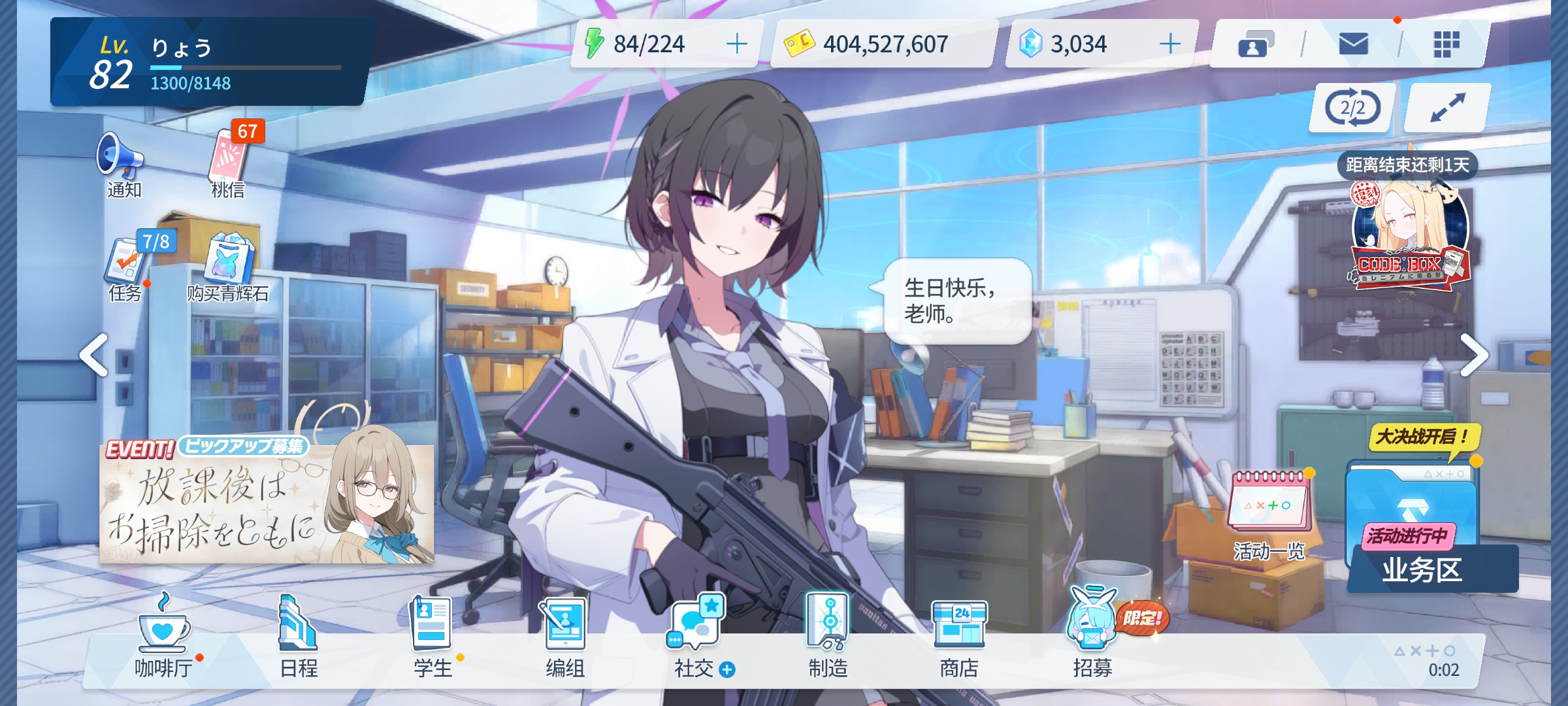Go to previous banner with left arrow
This screenshot has height=706, width=1568.
(x=94, y=355)
